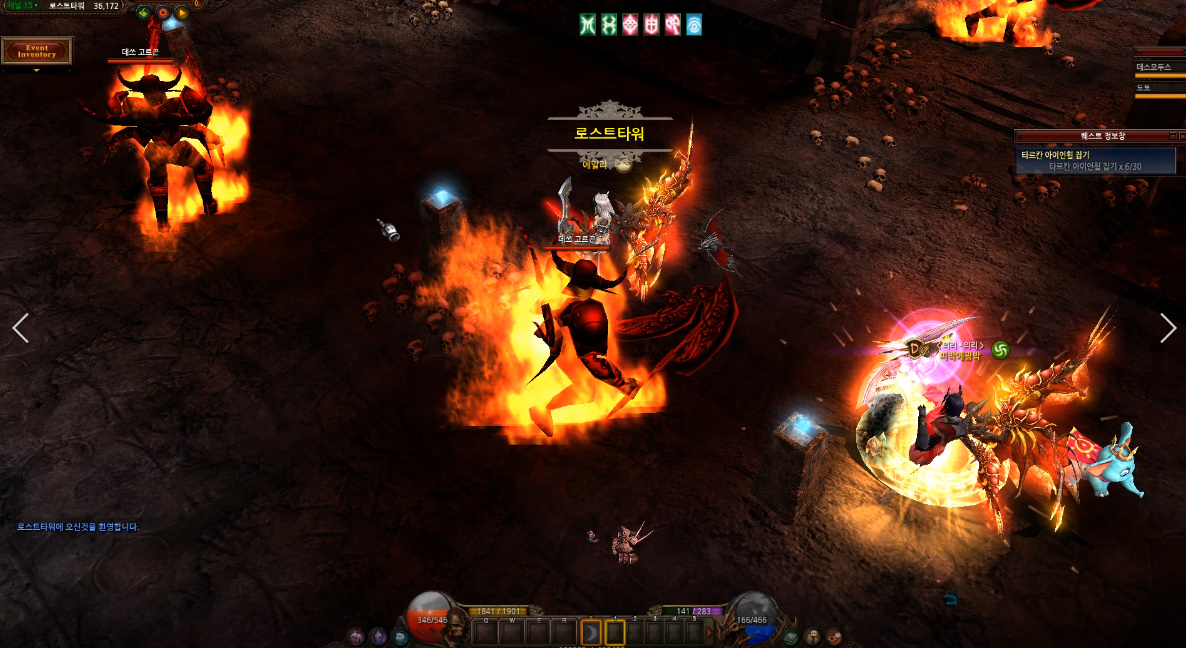This screenshot has height=648, width=1186.
Task: Click the yellow play arrow button
Action: [x=181, y=14]
